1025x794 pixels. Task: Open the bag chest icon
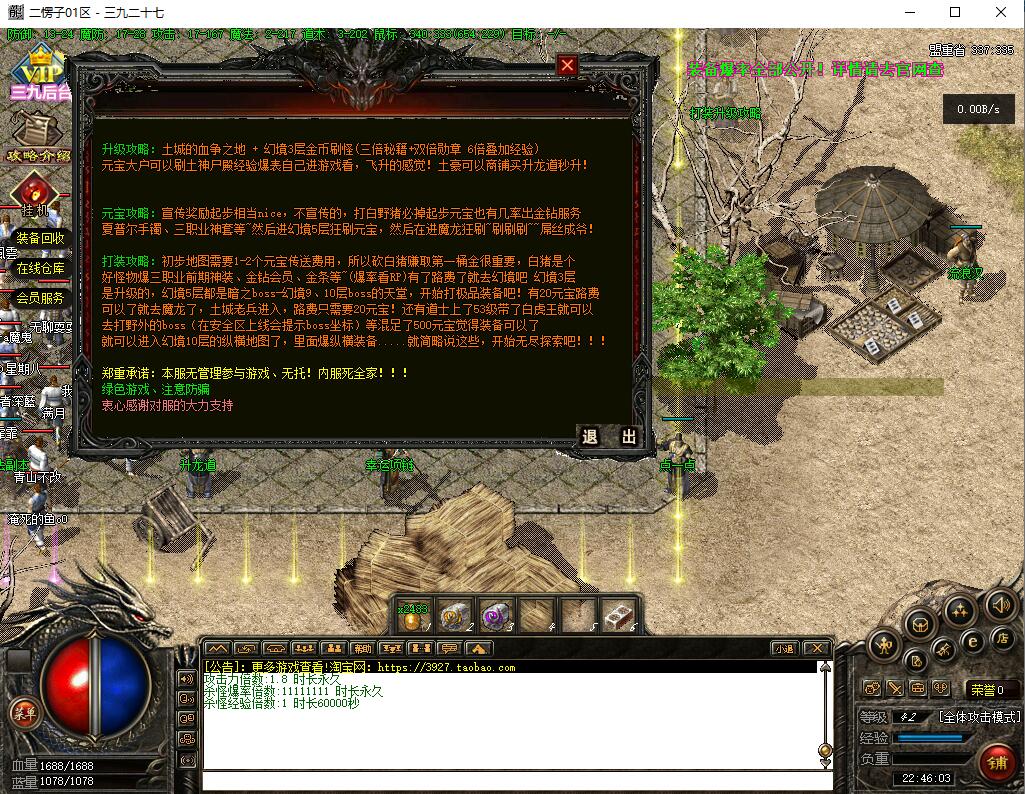(918, 625)
